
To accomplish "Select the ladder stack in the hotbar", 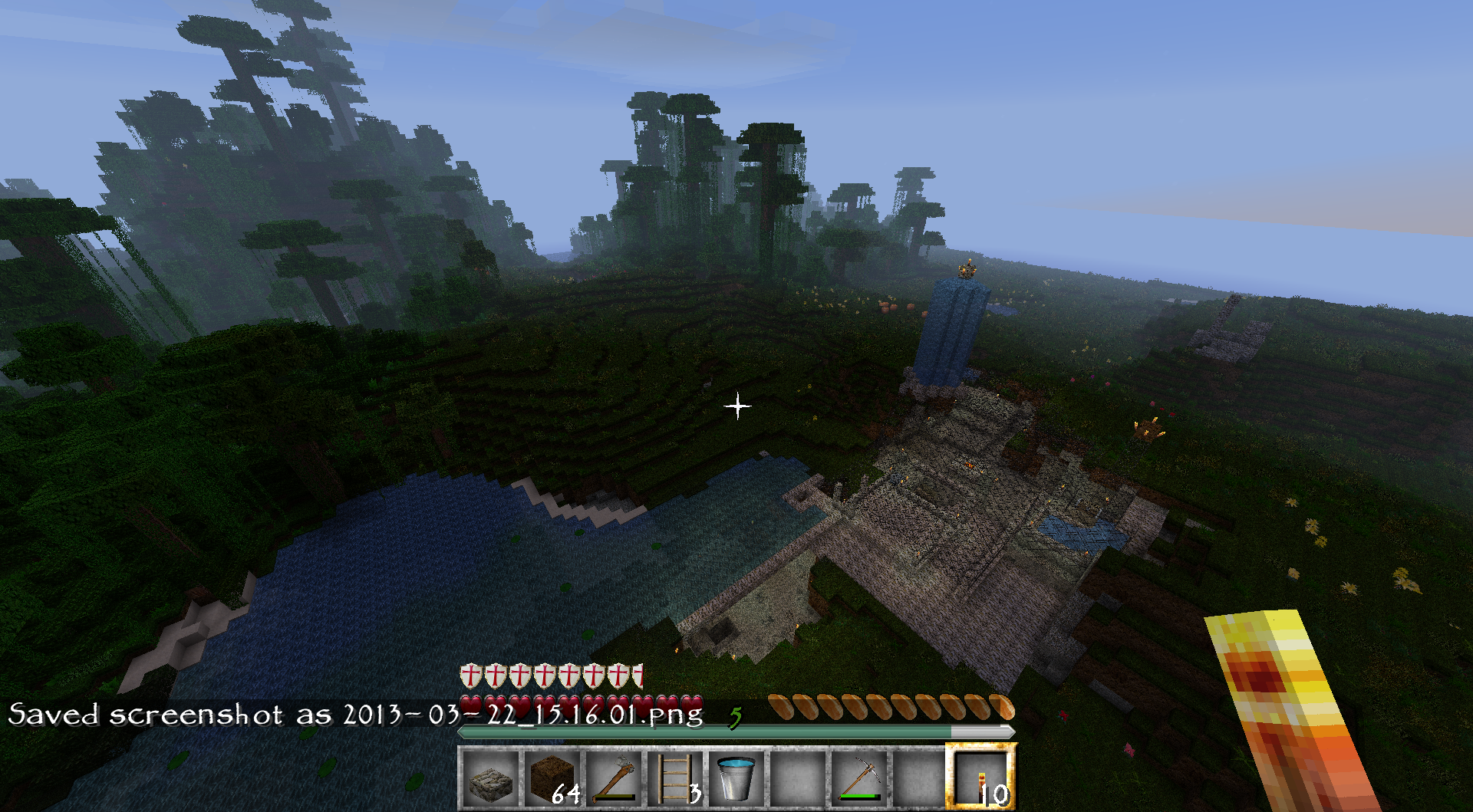I will (675, 778).
